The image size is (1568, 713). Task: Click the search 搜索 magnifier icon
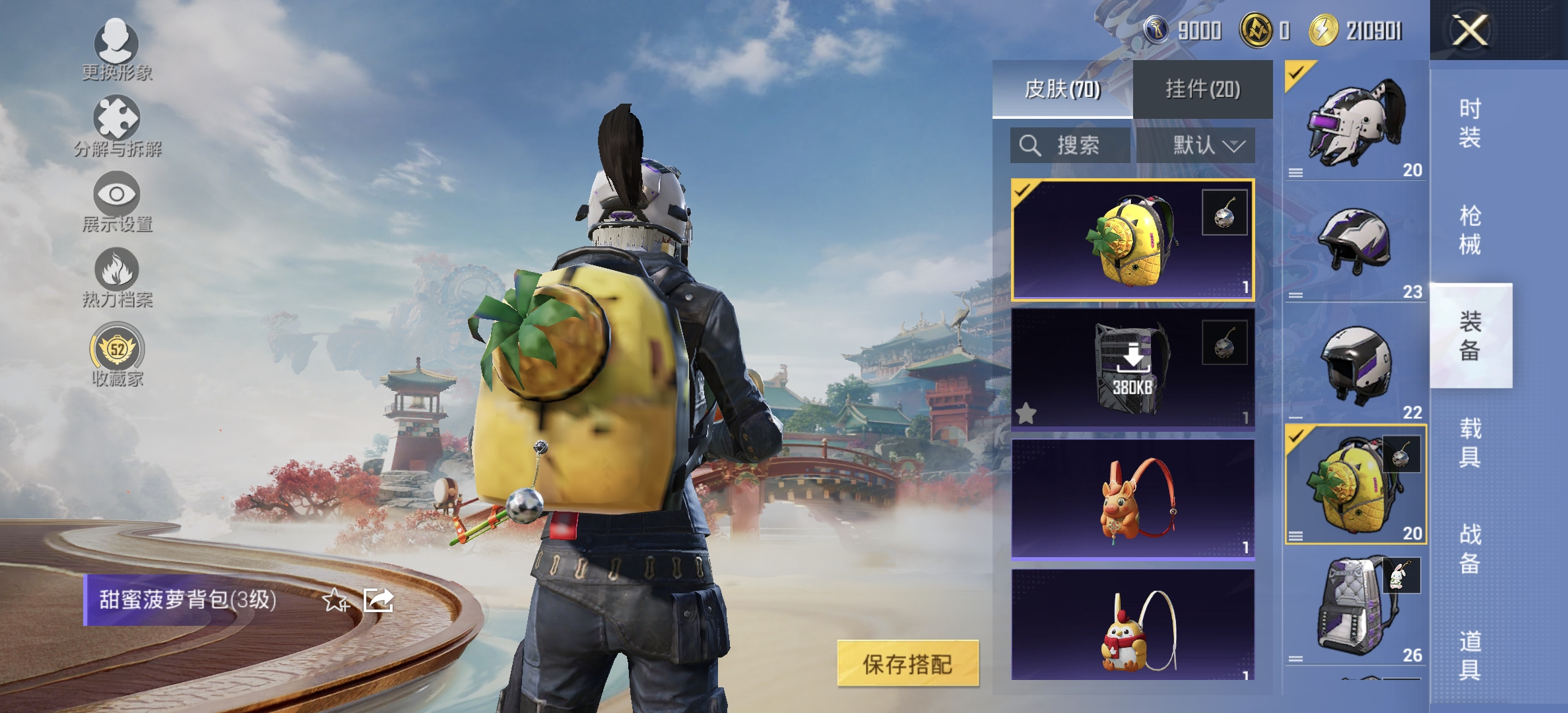pos(1030,147)
